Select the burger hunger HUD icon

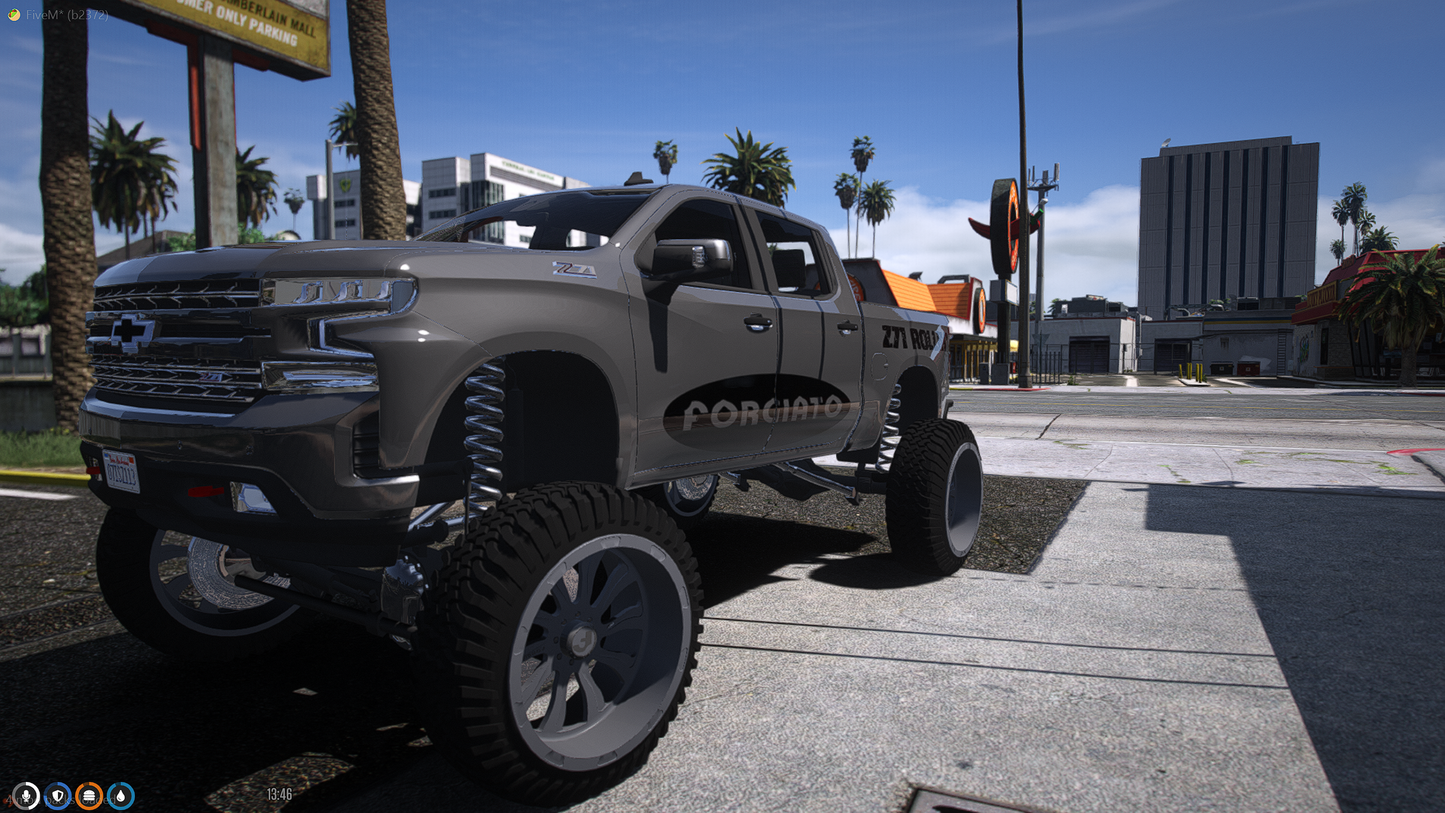pos(89,795)
